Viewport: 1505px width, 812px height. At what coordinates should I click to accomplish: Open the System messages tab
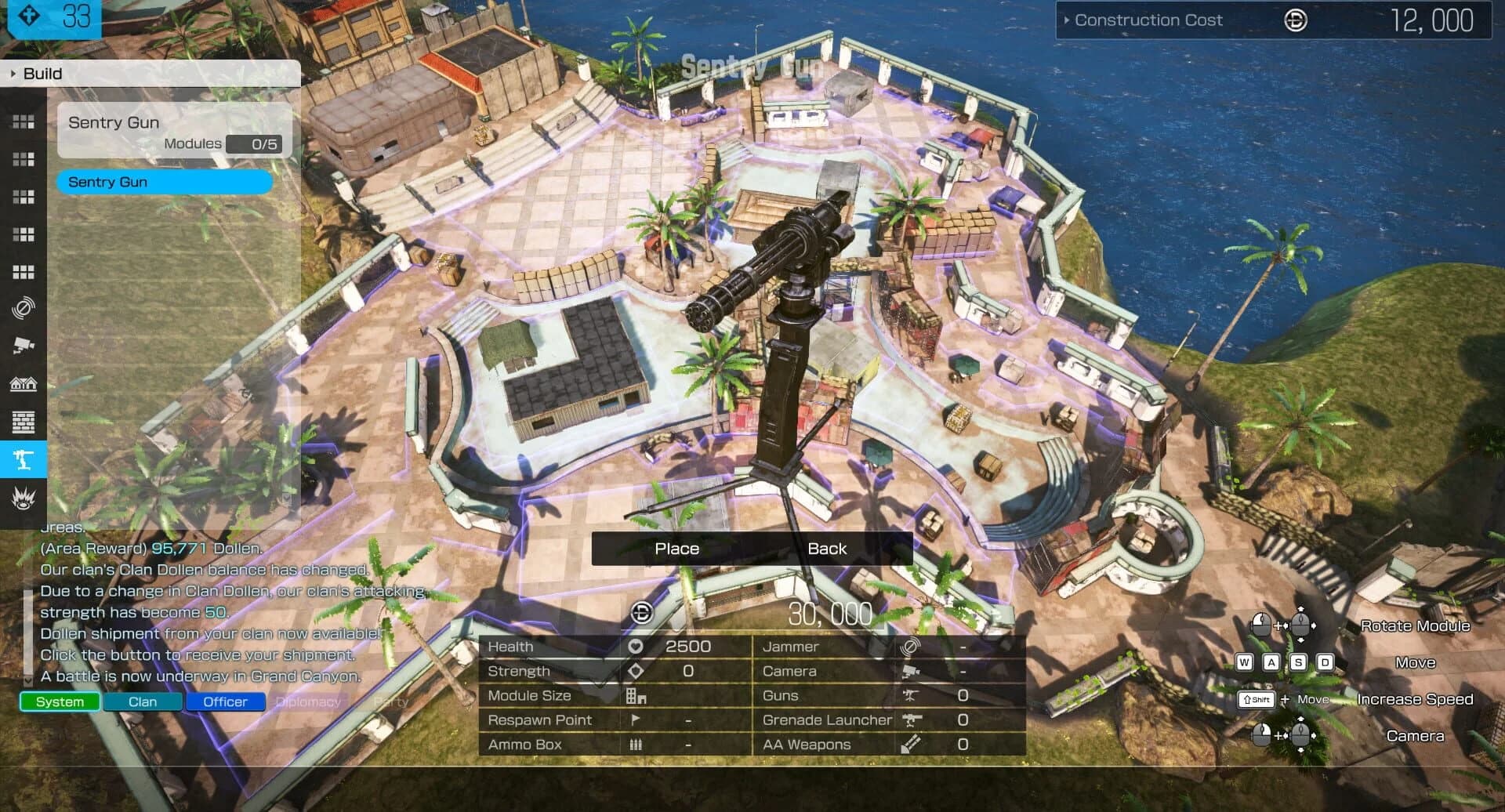[59, 701]
